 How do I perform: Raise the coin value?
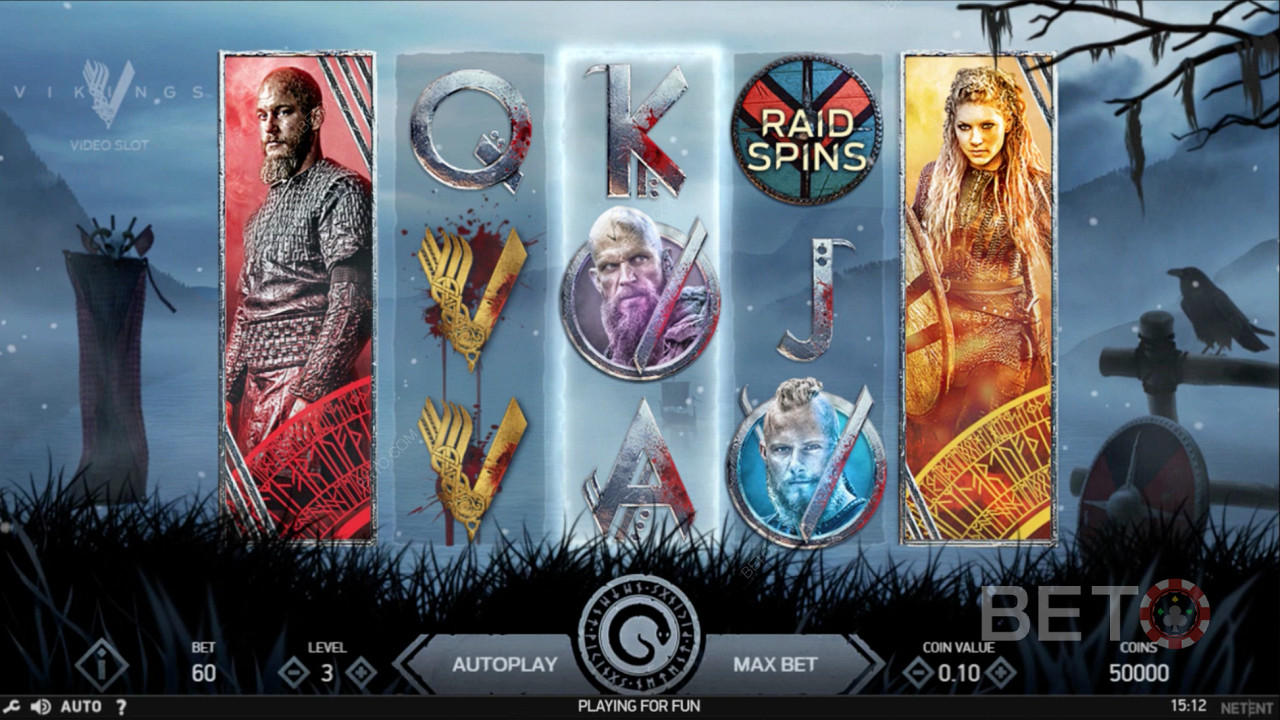(x=1000, y=673)
